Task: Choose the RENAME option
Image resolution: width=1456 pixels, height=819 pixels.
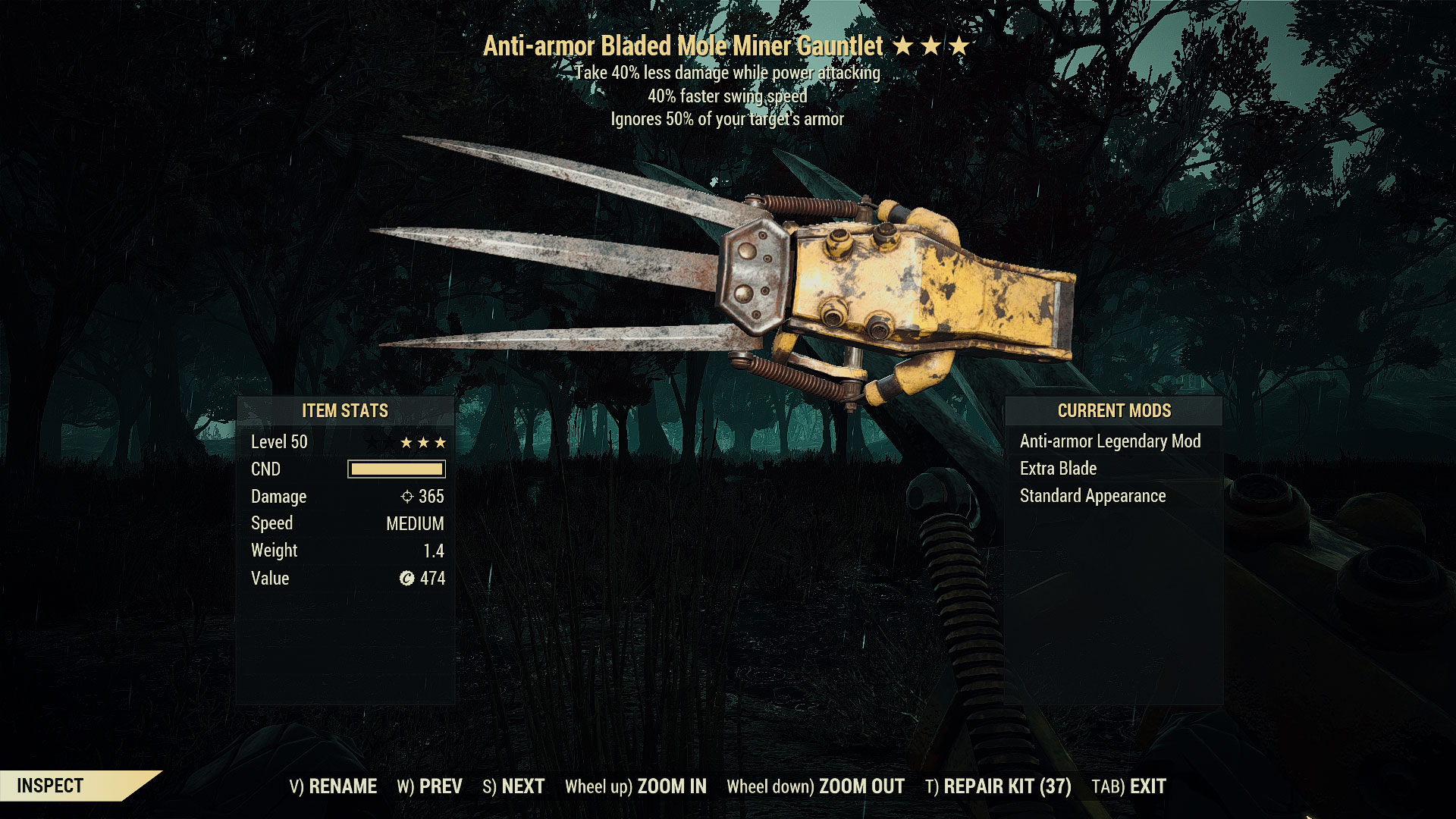Action: click(x=333, y=786)
